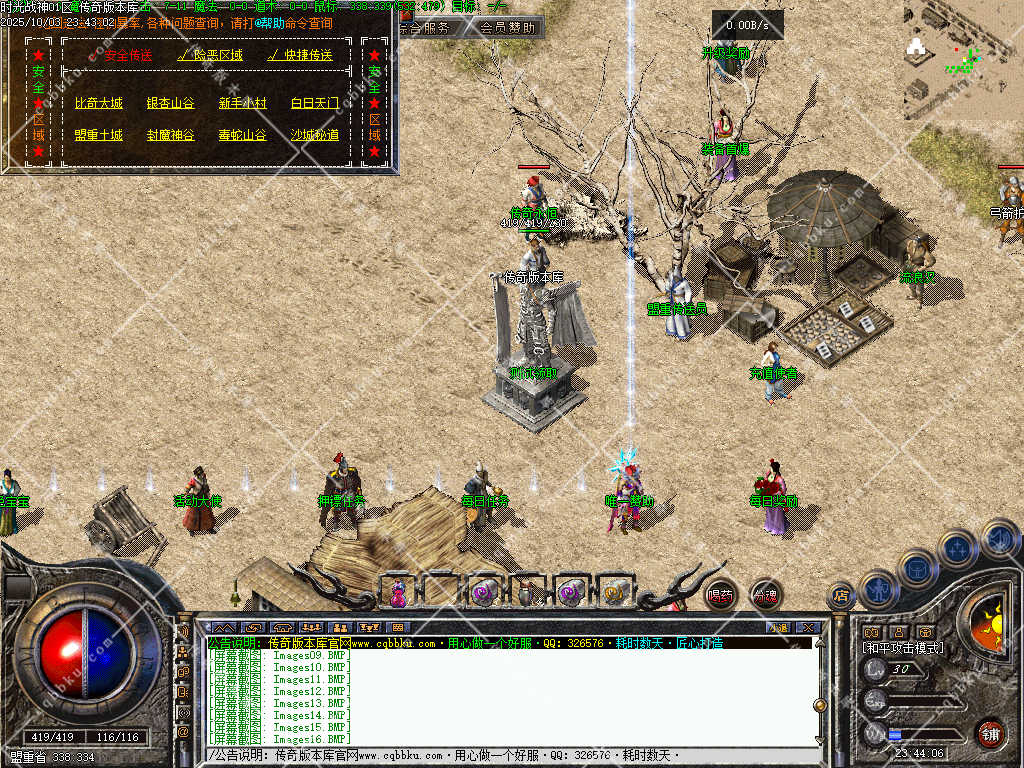This screenshot has width=1024, height=768.
Task: Activate the 分魂 round button
Action: (x=765, y=596)
